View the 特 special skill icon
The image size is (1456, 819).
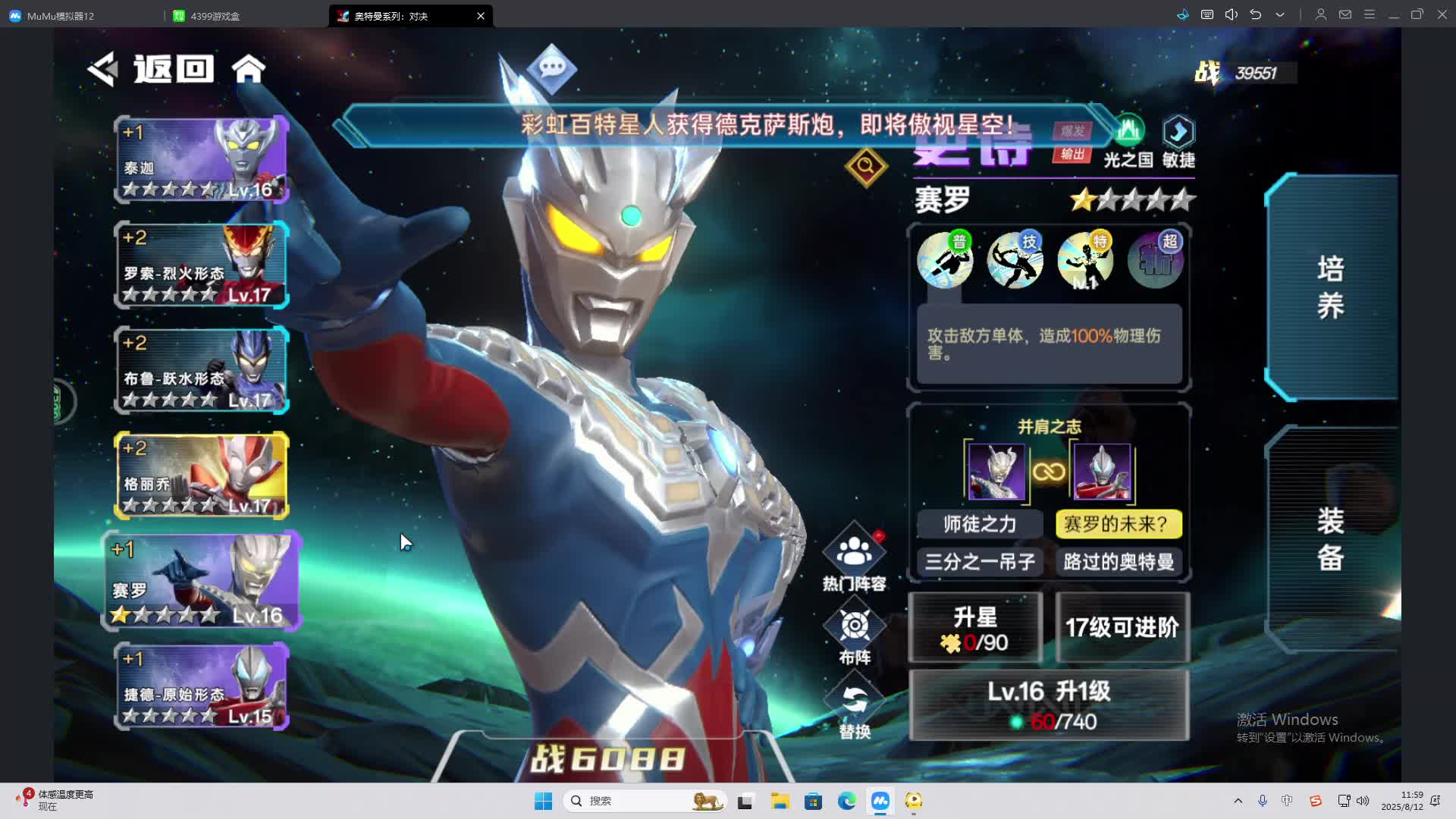(x=1085, y=260)
